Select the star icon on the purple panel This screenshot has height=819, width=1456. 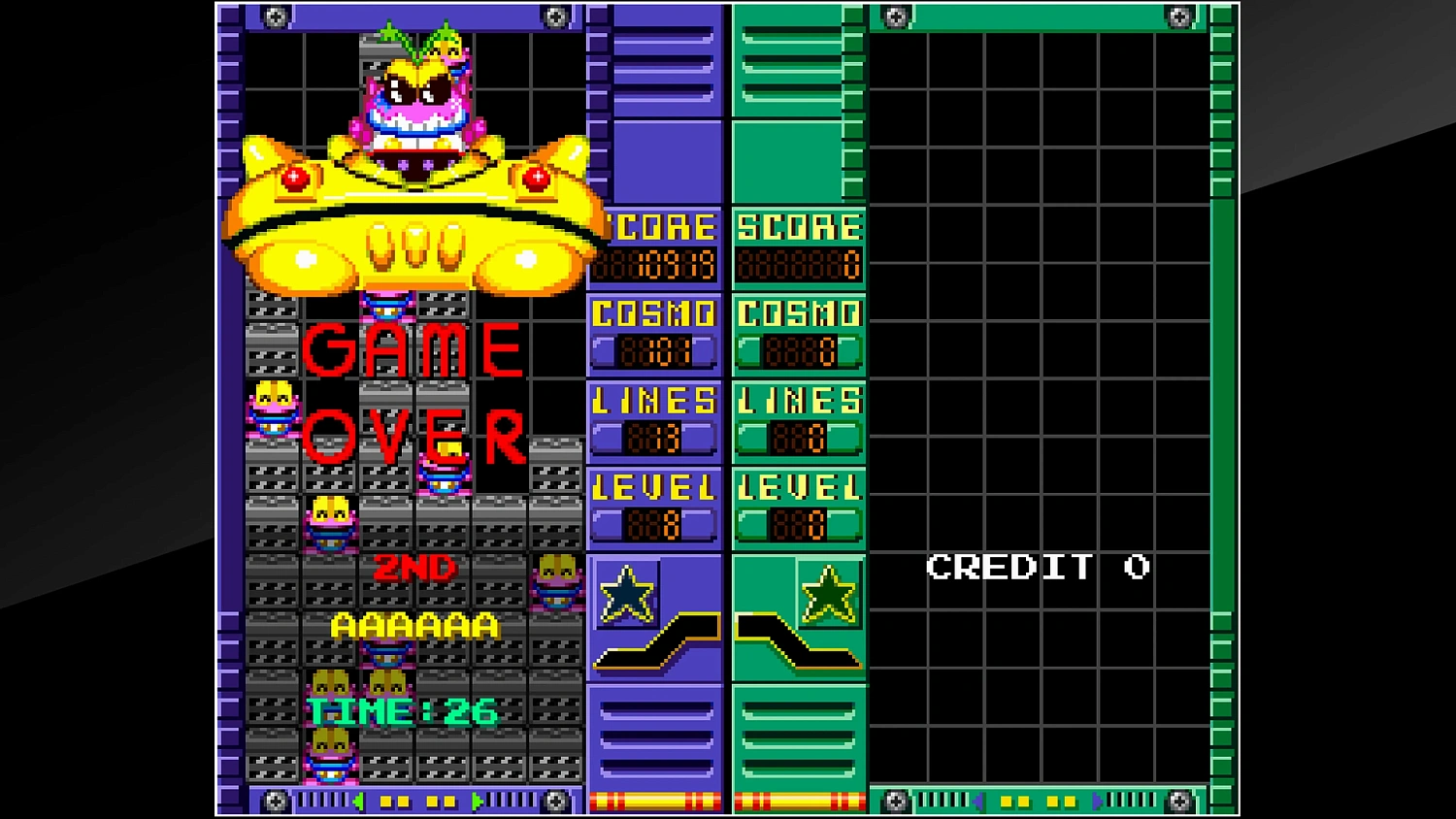tap(627, 594)
